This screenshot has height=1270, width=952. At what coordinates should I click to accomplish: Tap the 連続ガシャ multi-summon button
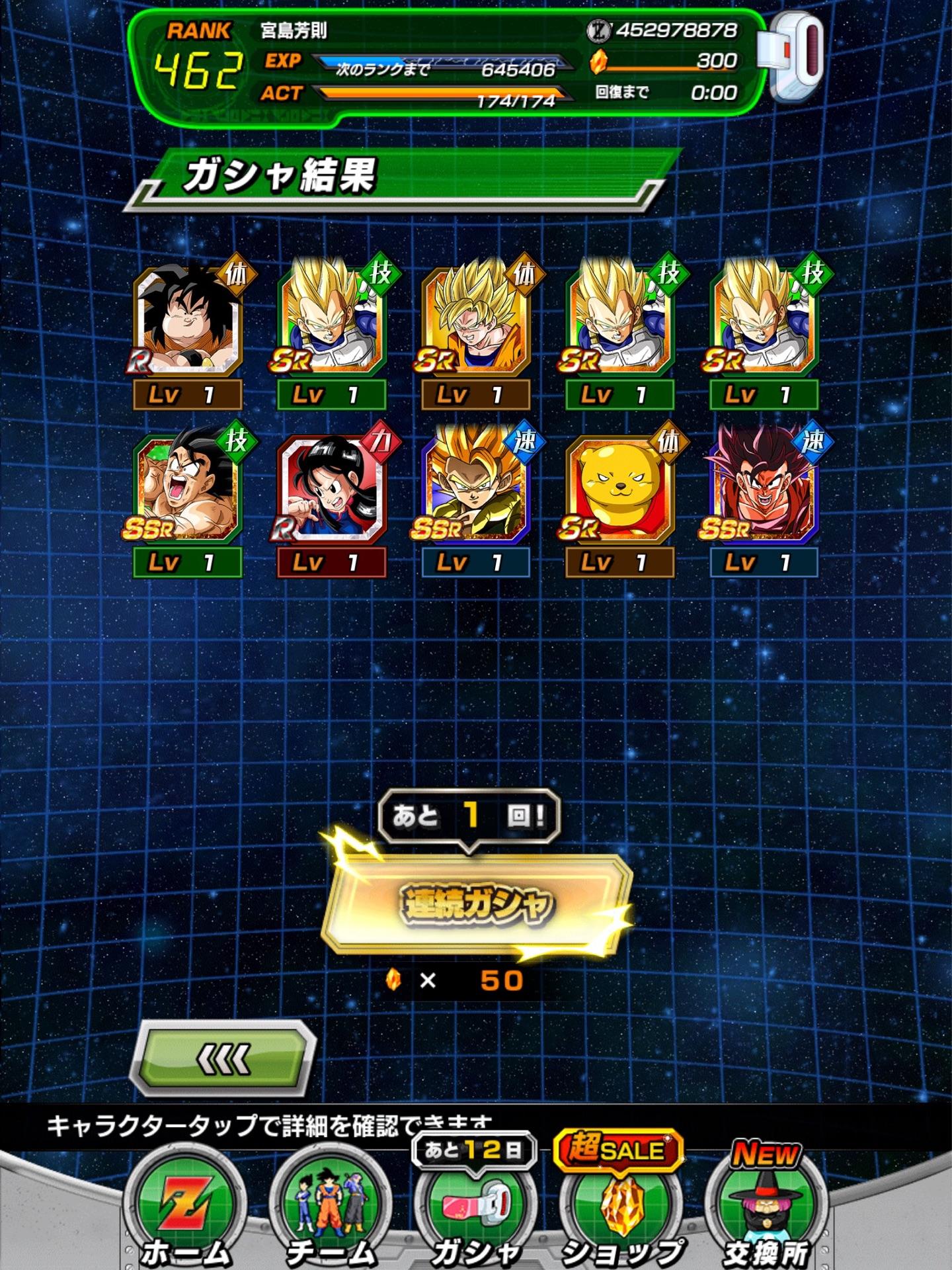[x=475, y=904]
